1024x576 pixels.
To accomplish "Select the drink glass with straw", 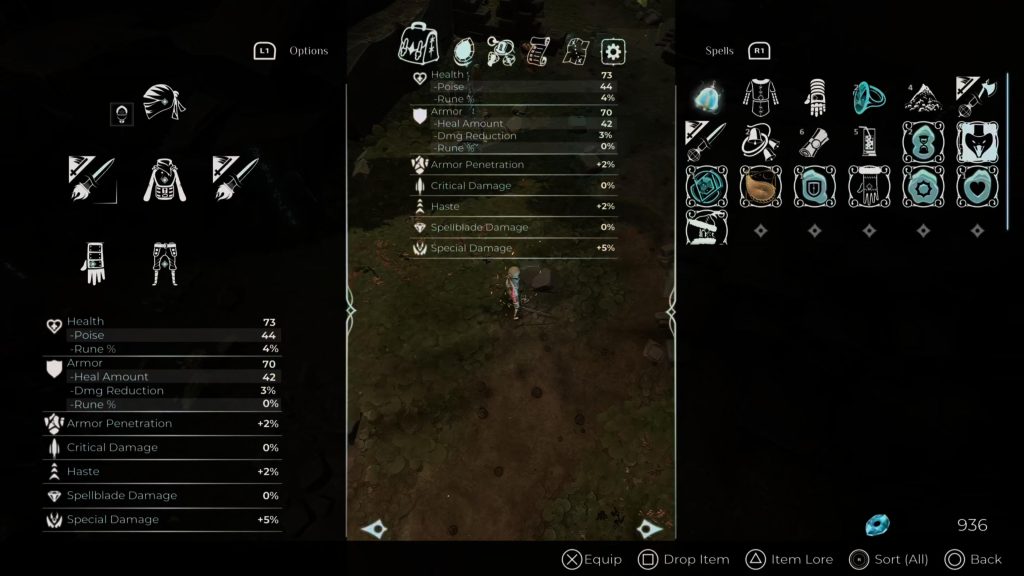I will [867, 142].
